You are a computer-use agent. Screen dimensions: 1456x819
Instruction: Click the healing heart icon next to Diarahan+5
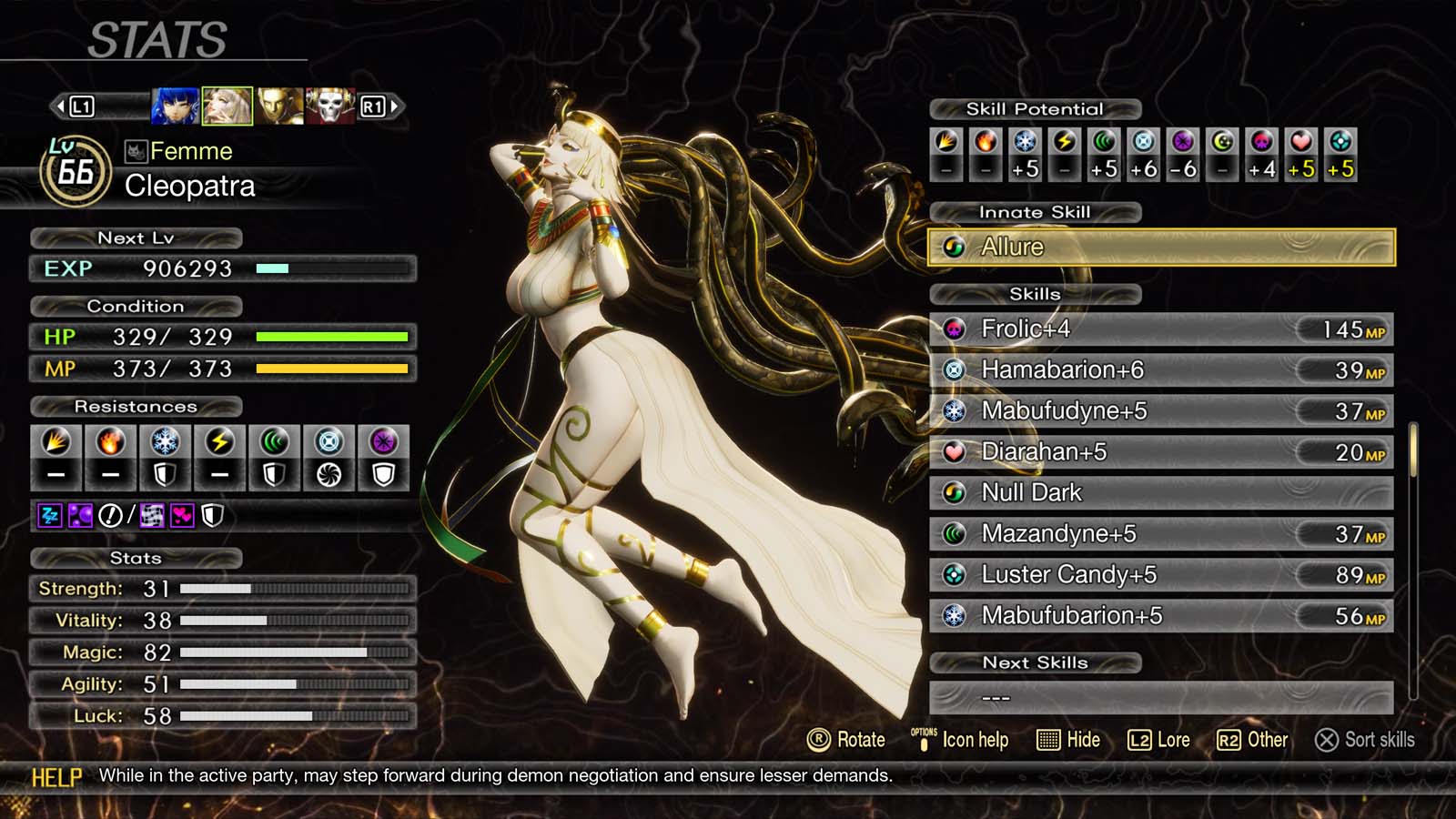pyautogui.click(x=955, y=451)
